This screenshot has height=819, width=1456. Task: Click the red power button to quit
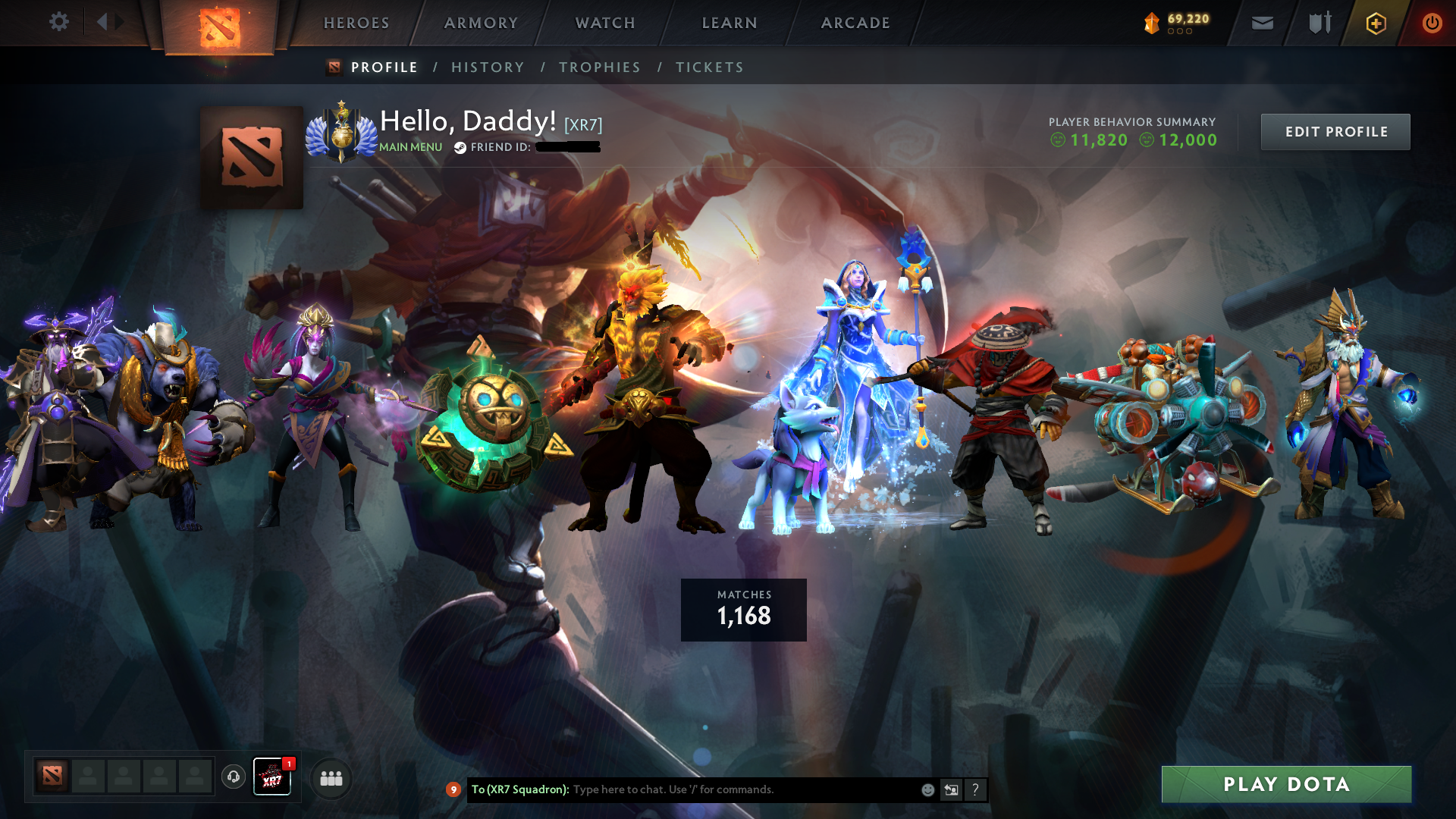pyautogui.click(x=1432, y=23)
